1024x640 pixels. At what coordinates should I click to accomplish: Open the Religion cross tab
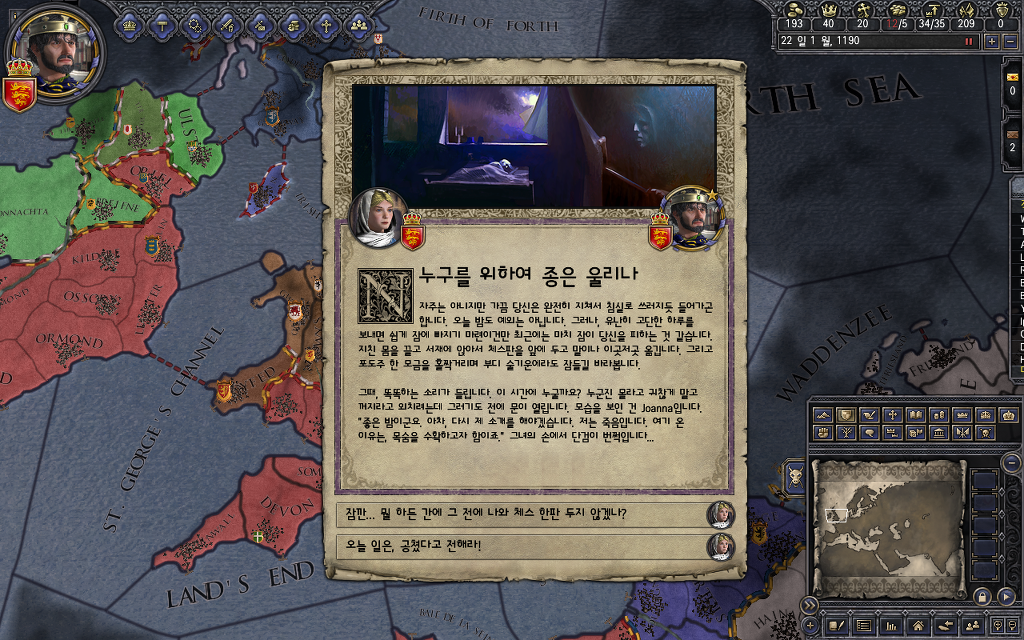click(x=325, y=22)
